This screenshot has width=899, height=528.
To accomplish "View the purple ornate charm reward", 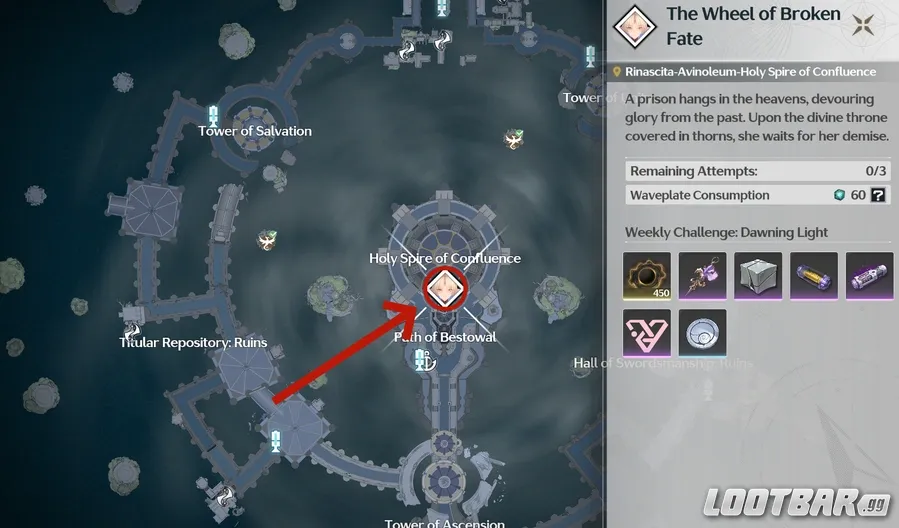I will (x=702, y=276).
